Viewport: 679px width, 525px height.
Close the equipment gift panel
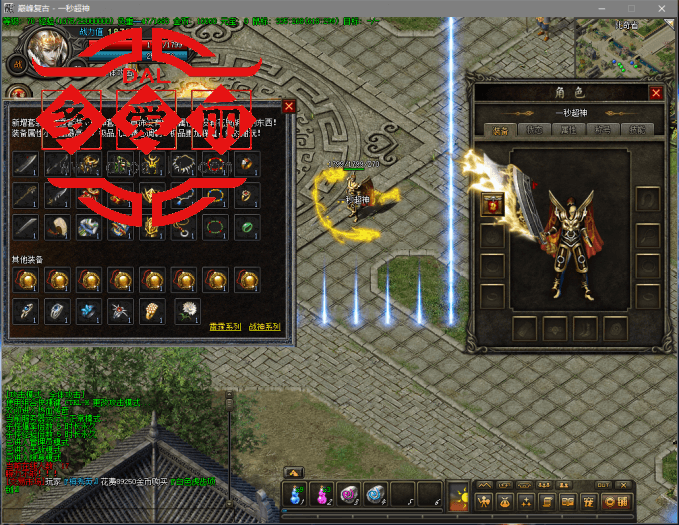click(289, 106)
